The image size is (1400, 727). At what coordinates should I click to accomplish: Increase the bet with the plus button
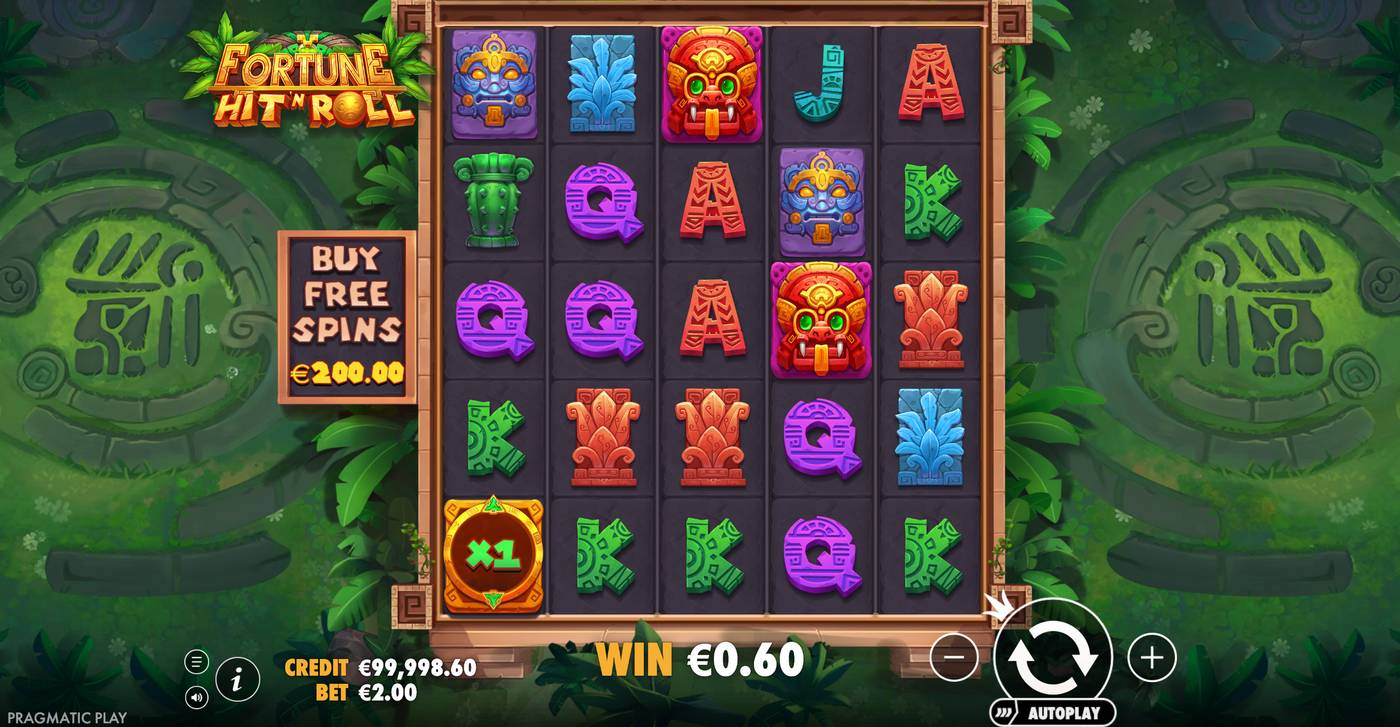[x=1152, y=657]
